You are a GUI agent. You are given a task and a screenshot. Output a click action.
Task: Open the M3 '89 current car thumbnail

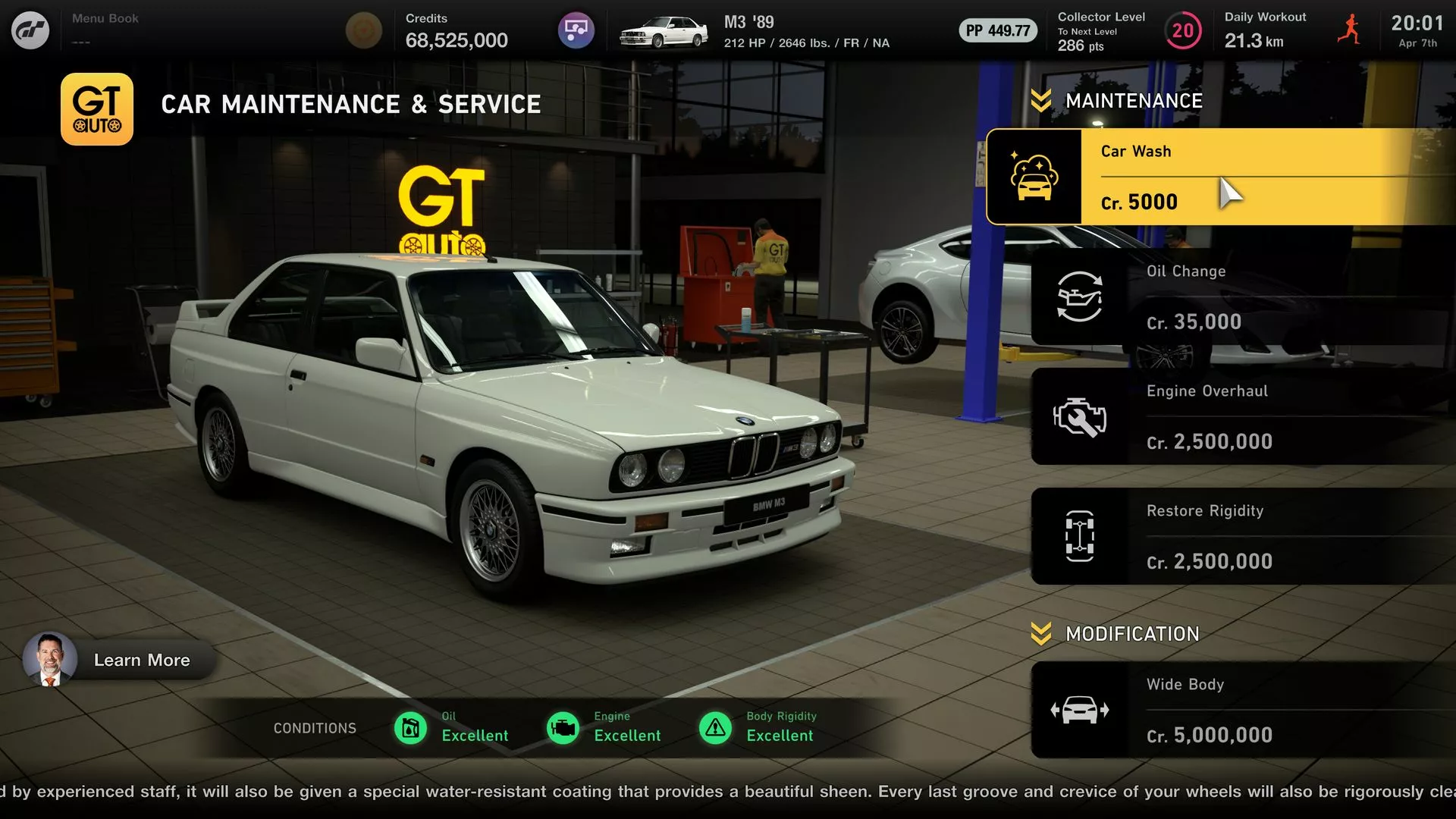tap(664, 32)
